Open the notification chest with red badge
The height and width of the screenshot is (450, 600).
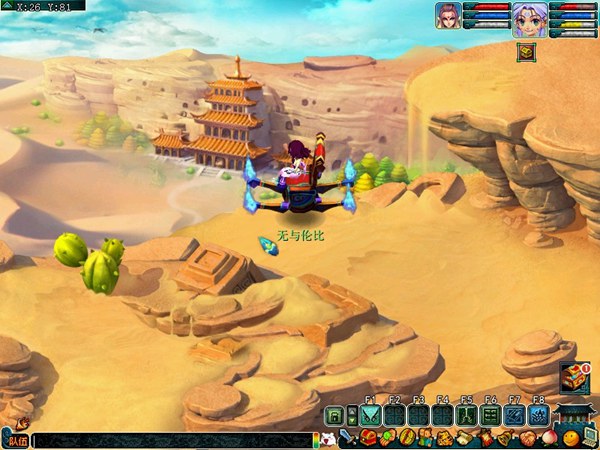[574, 379]
